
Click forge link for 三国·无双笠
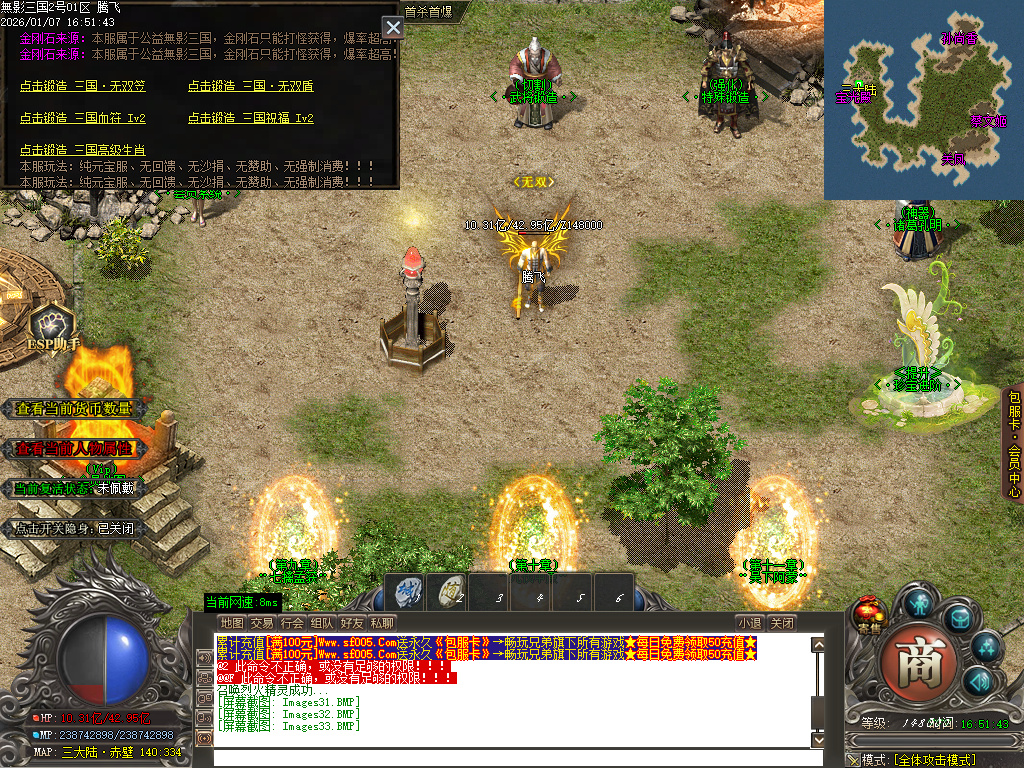point(82,86)
